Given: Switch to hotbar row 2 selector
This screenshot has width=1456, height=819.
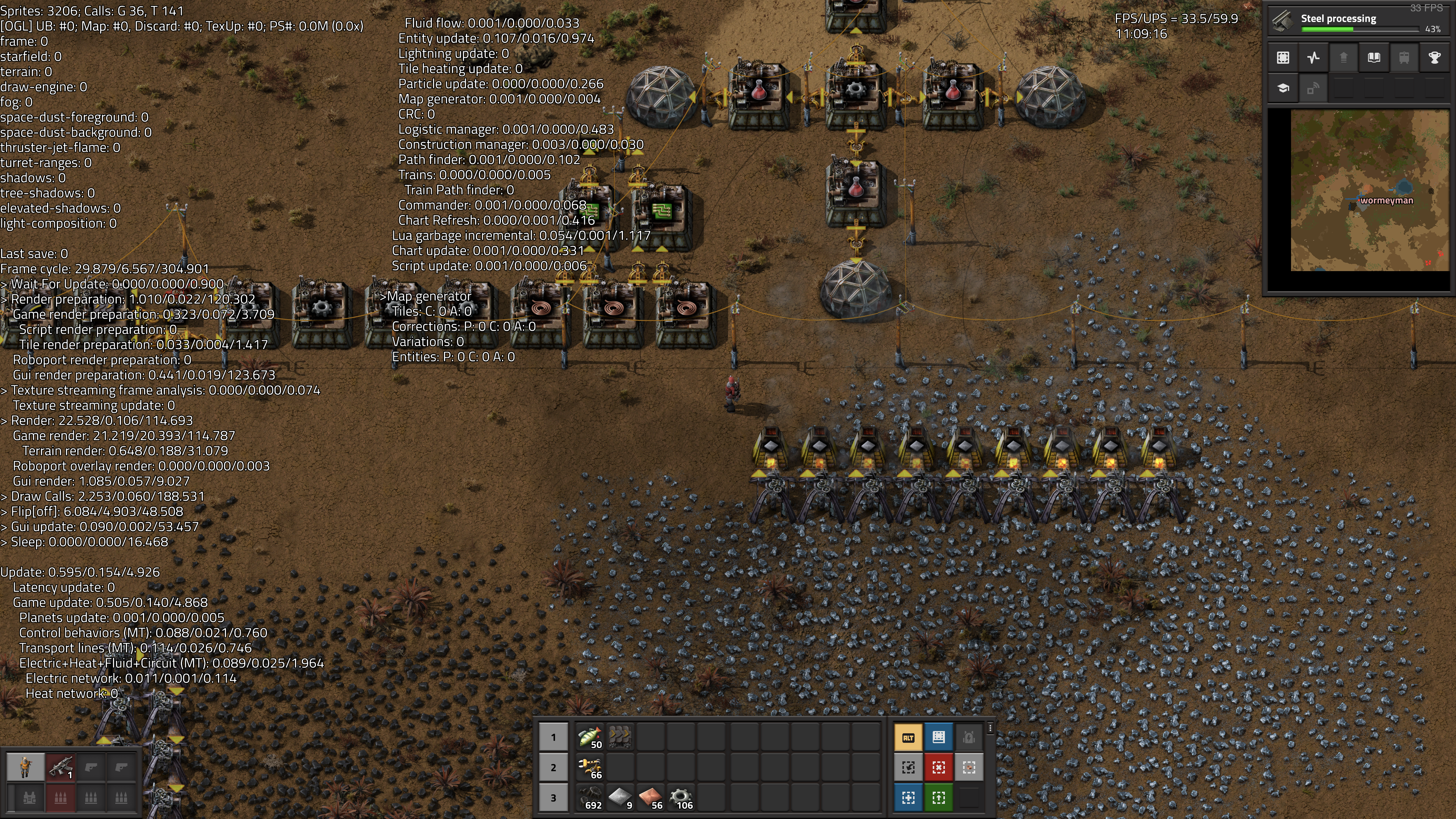Looking at the screenshot, I should pos(553,767).
